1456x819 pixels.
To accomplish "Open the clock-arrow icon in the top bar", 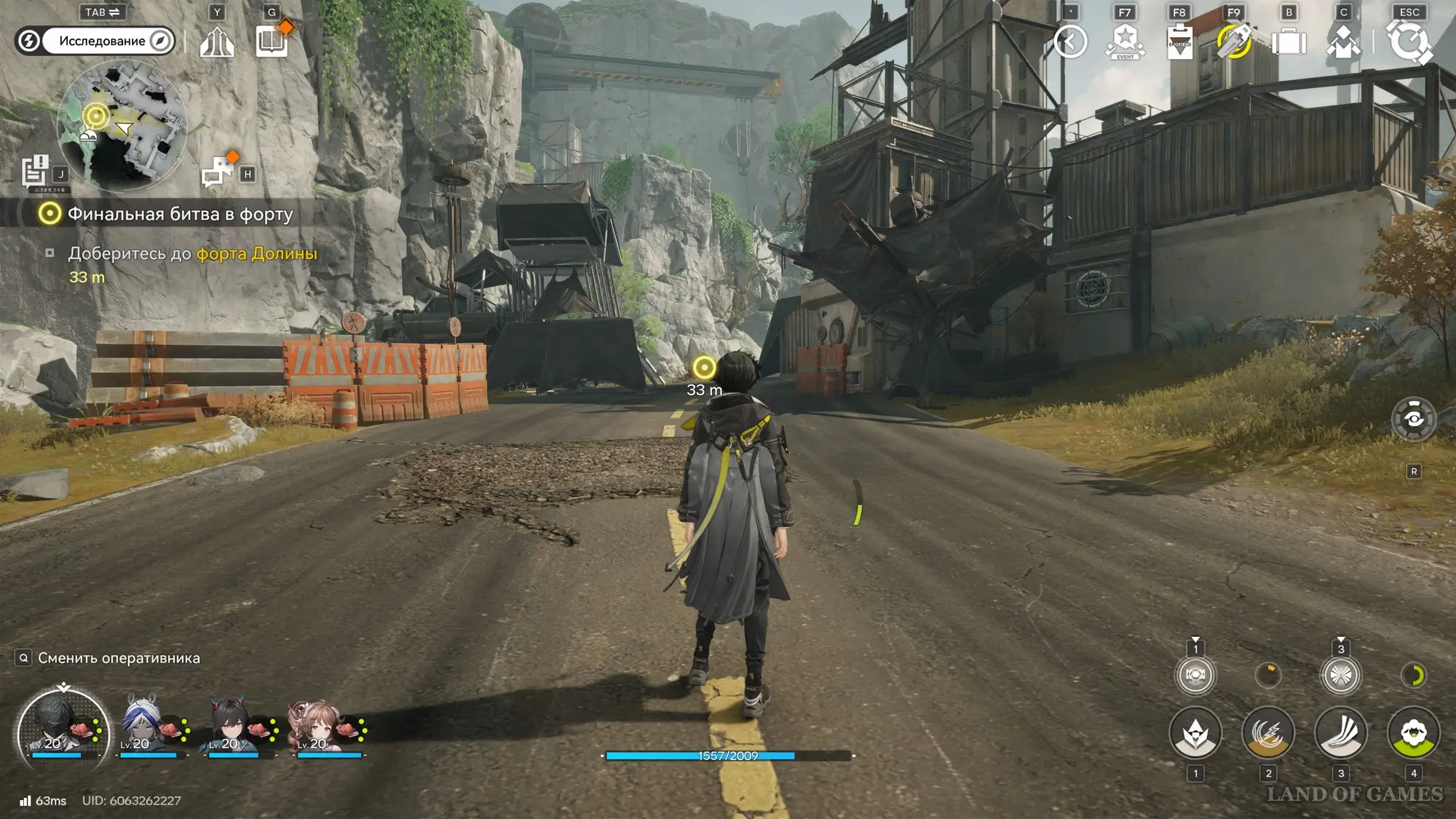I will 1070,41.
